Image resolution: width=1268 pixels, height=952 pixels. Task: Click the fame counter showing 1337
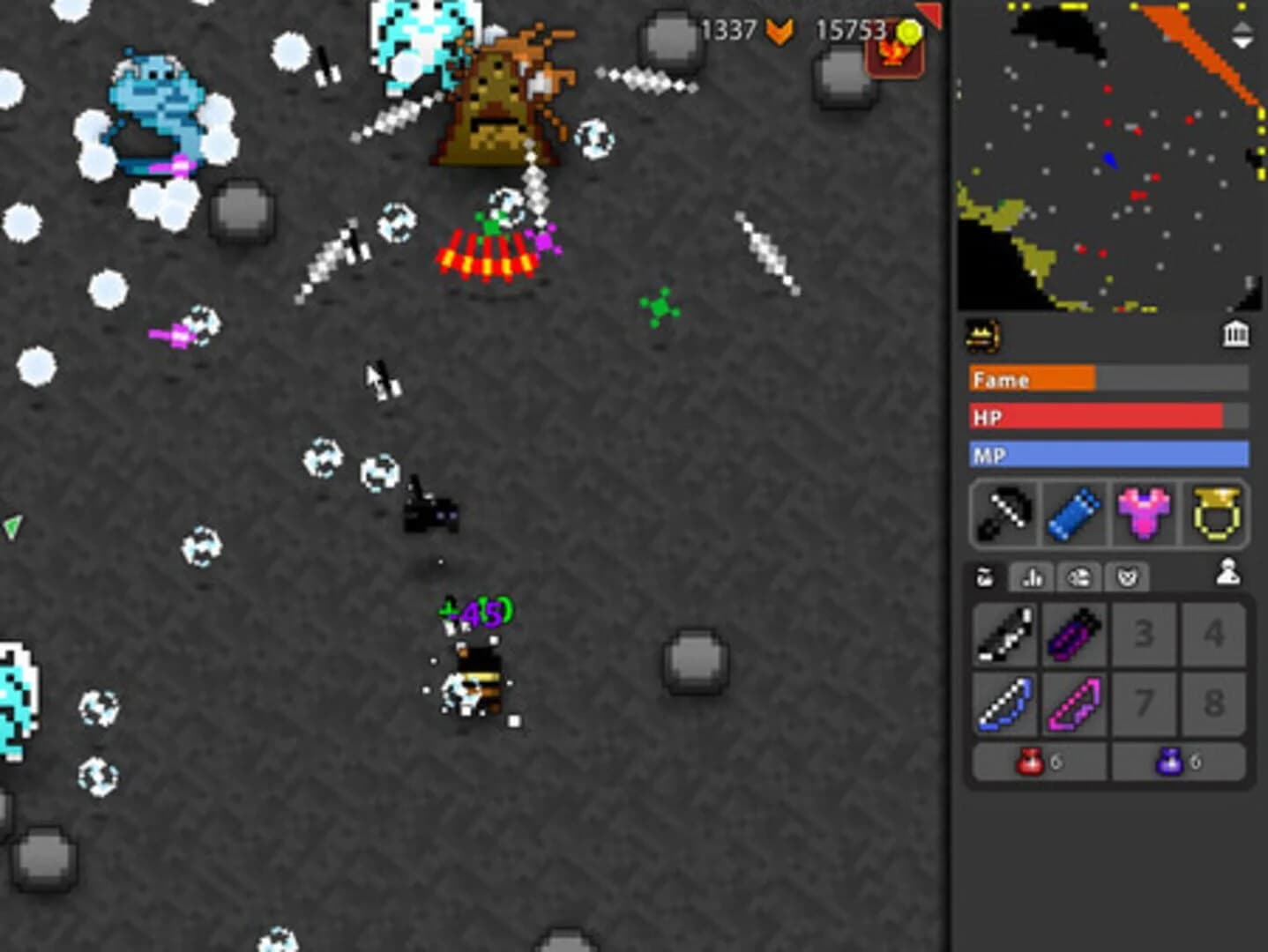tap(727, 29)
